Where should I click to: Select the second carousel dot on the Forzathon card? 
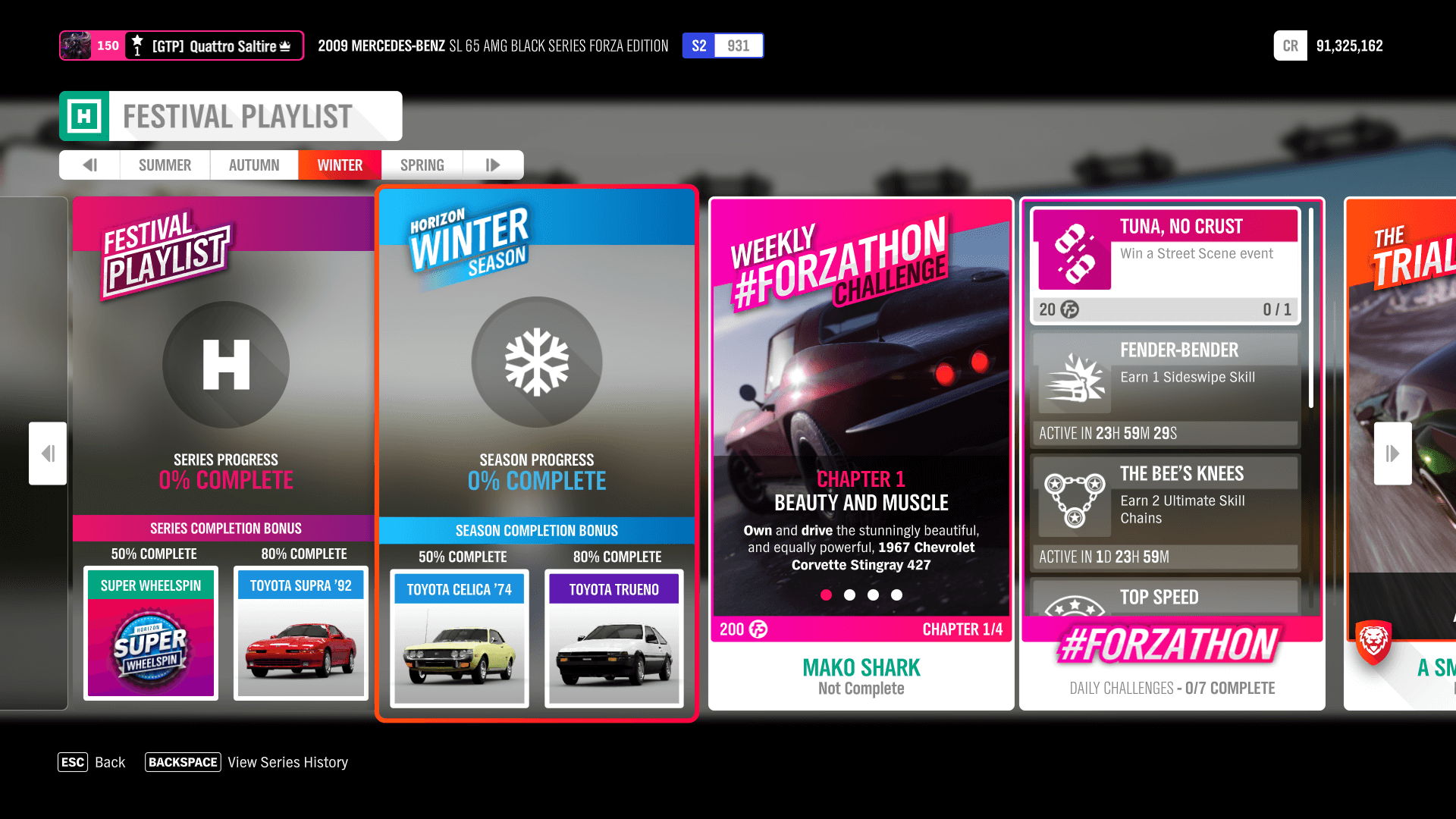(x=849, y=595)
